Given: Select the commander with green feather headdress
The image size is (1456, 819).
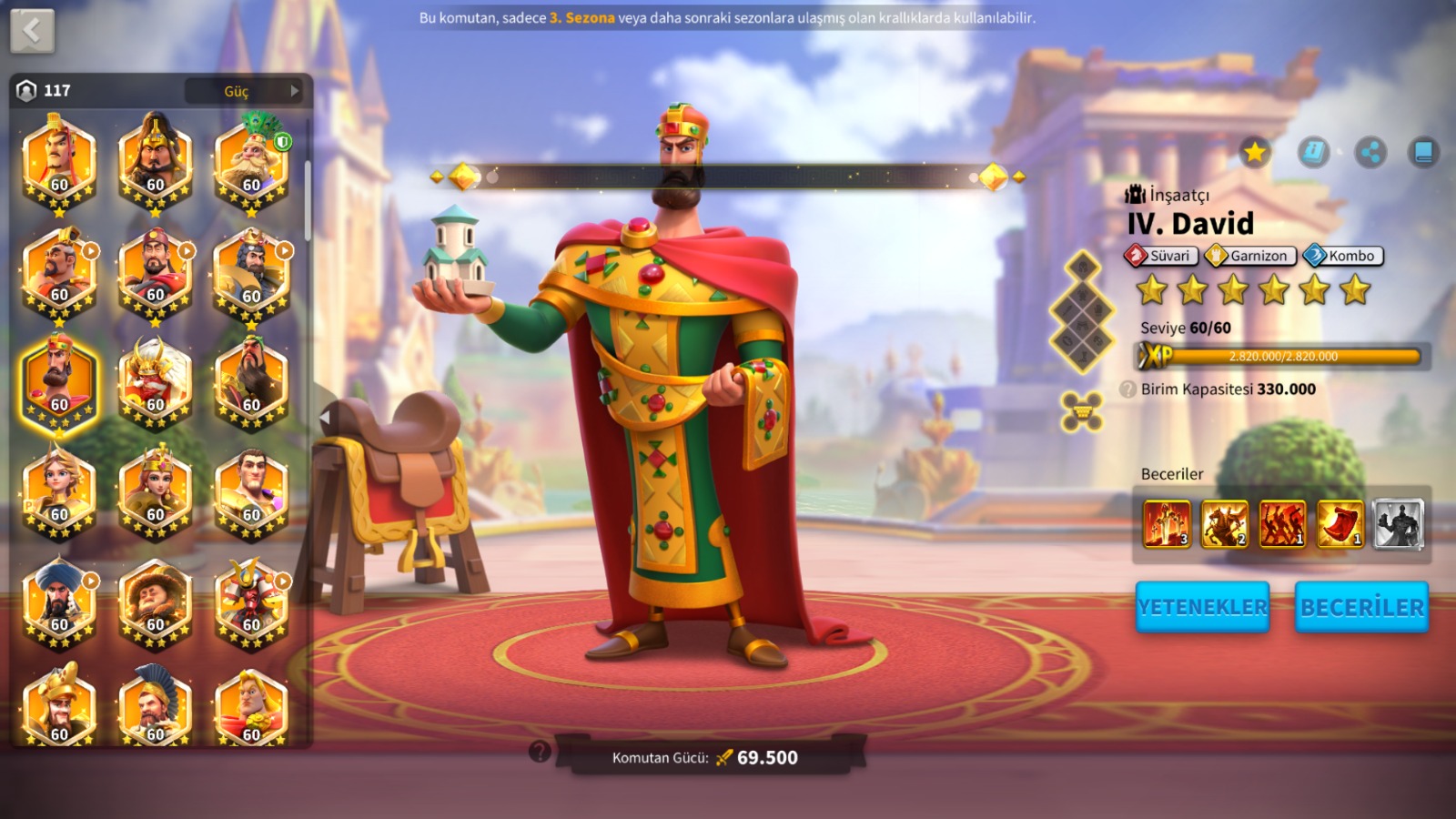Looking at the screenshot, I should click(252, 162).
